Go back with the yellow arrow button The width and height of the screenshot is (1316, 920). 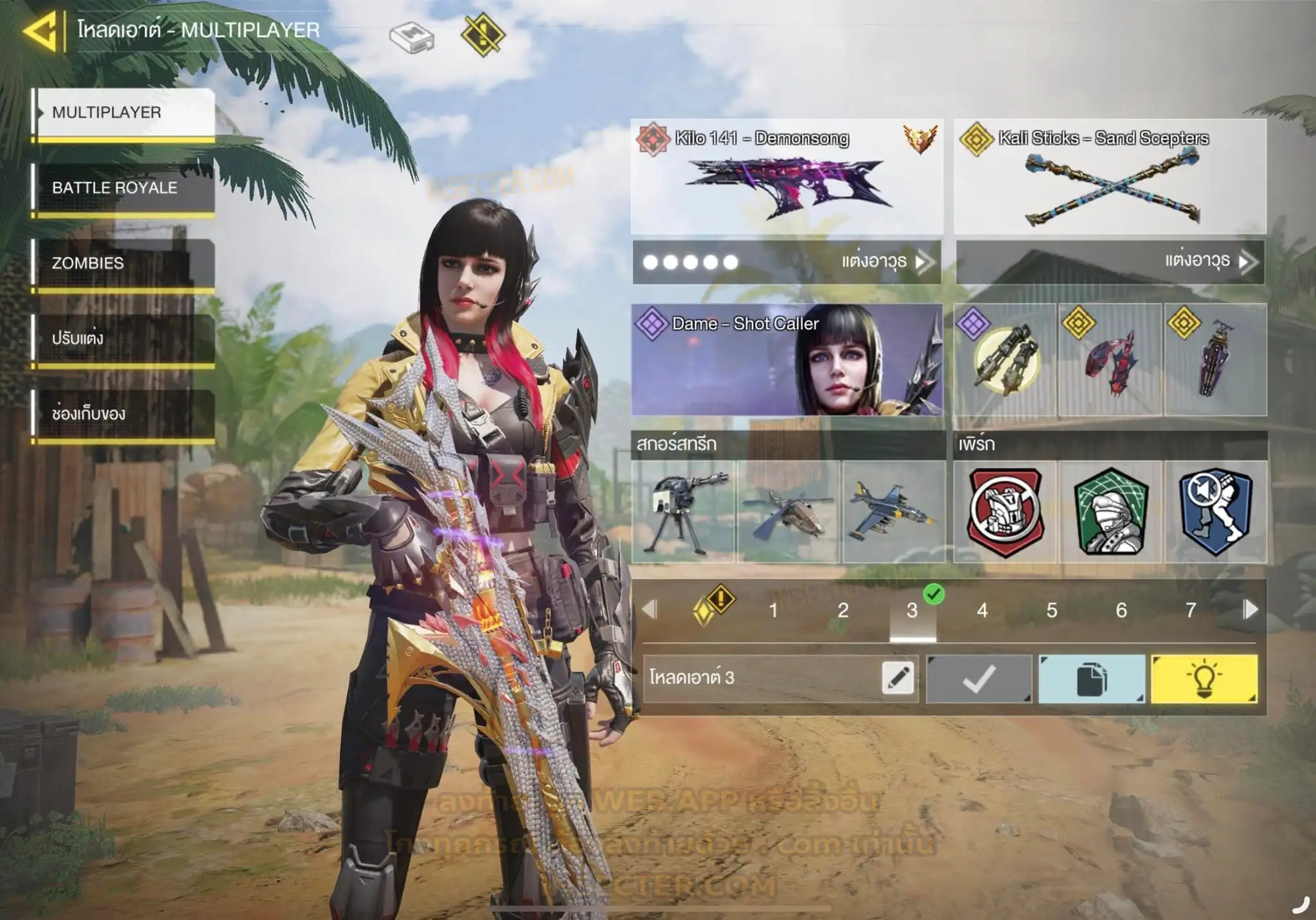click(x=40, y=30)
